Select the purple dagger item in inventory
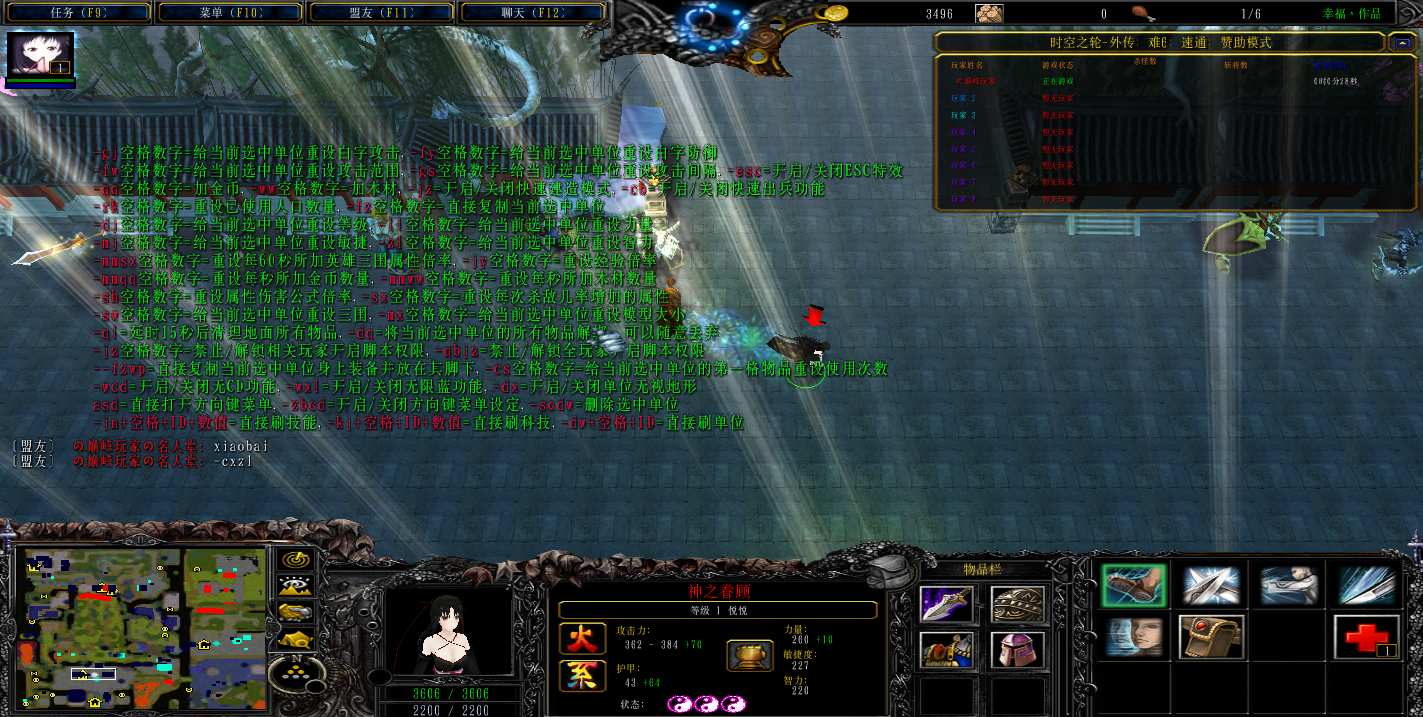1423x717 pixels. 945,604
